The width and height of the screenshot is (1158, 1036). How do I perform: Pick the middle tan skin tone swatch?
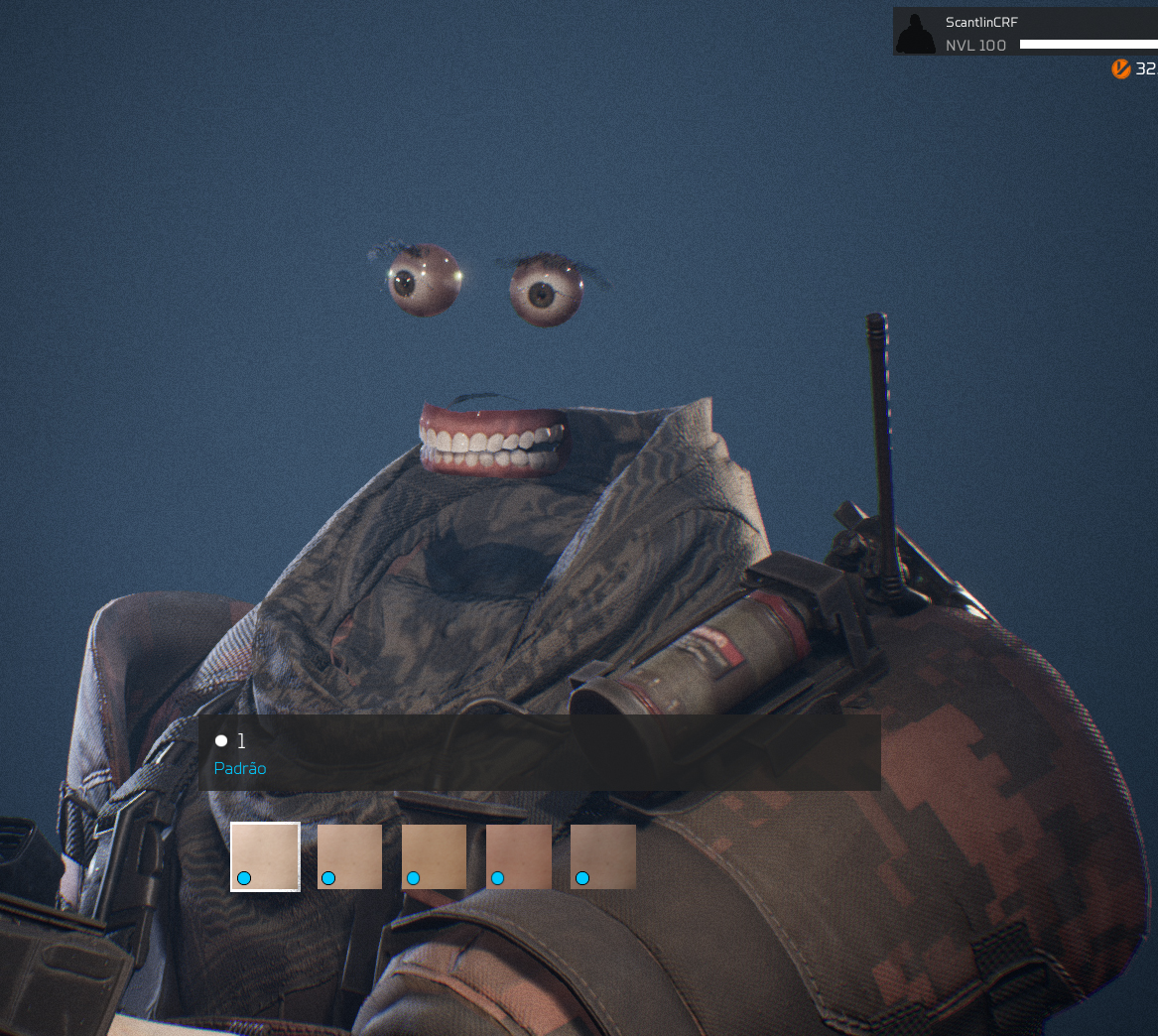click(x=434, y=856)
